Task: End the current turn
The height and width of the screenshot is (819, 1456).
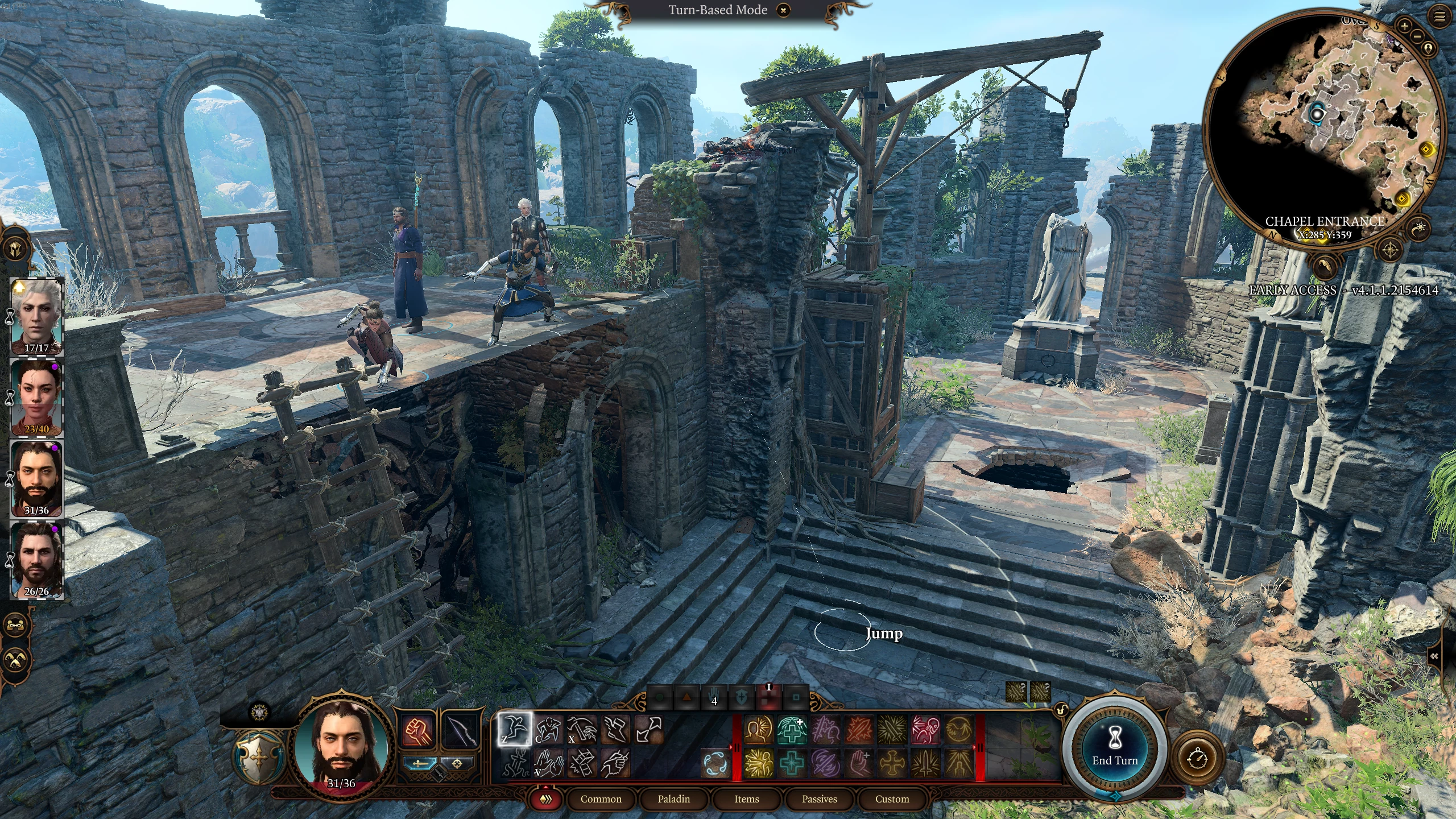Action: click(1114, 750)
